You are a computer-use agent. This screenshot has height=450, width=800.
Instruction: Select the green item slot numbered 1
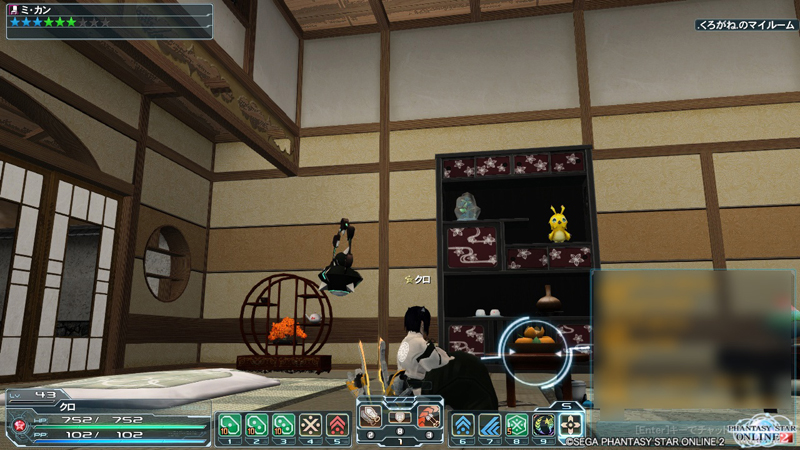pyautogui.click(x=229, y=424)
